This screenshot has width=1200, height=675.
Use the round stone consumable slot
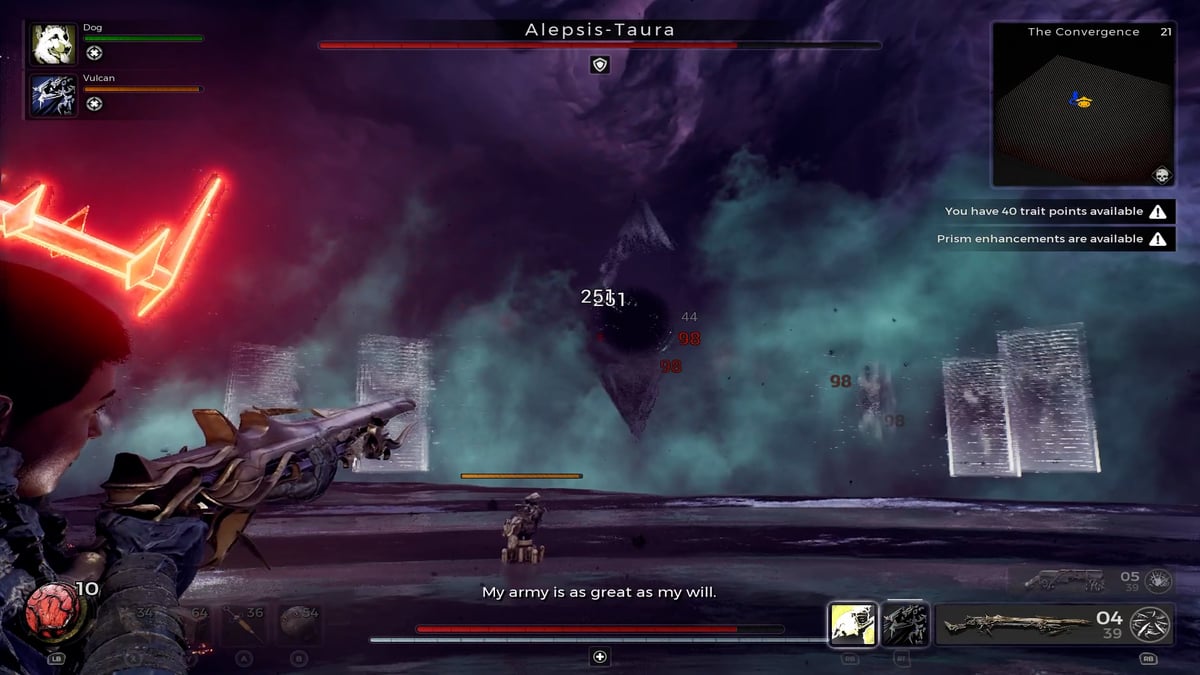[296, 624]
